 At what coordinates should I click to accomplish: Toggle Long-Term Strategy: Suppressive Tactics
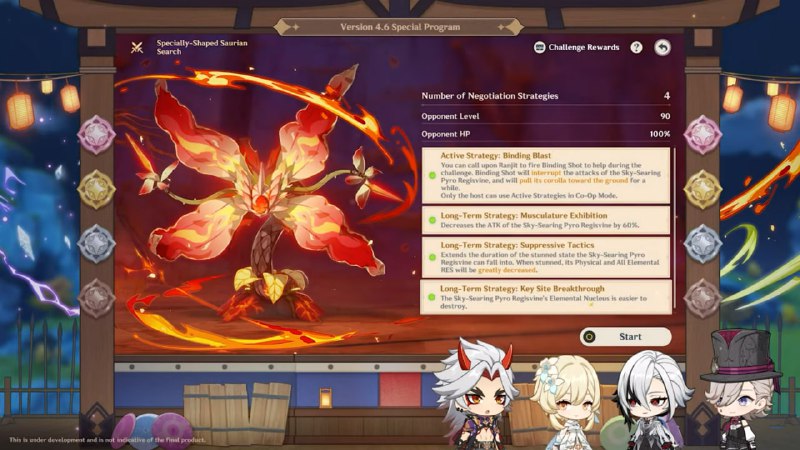[x=430, y=246]
